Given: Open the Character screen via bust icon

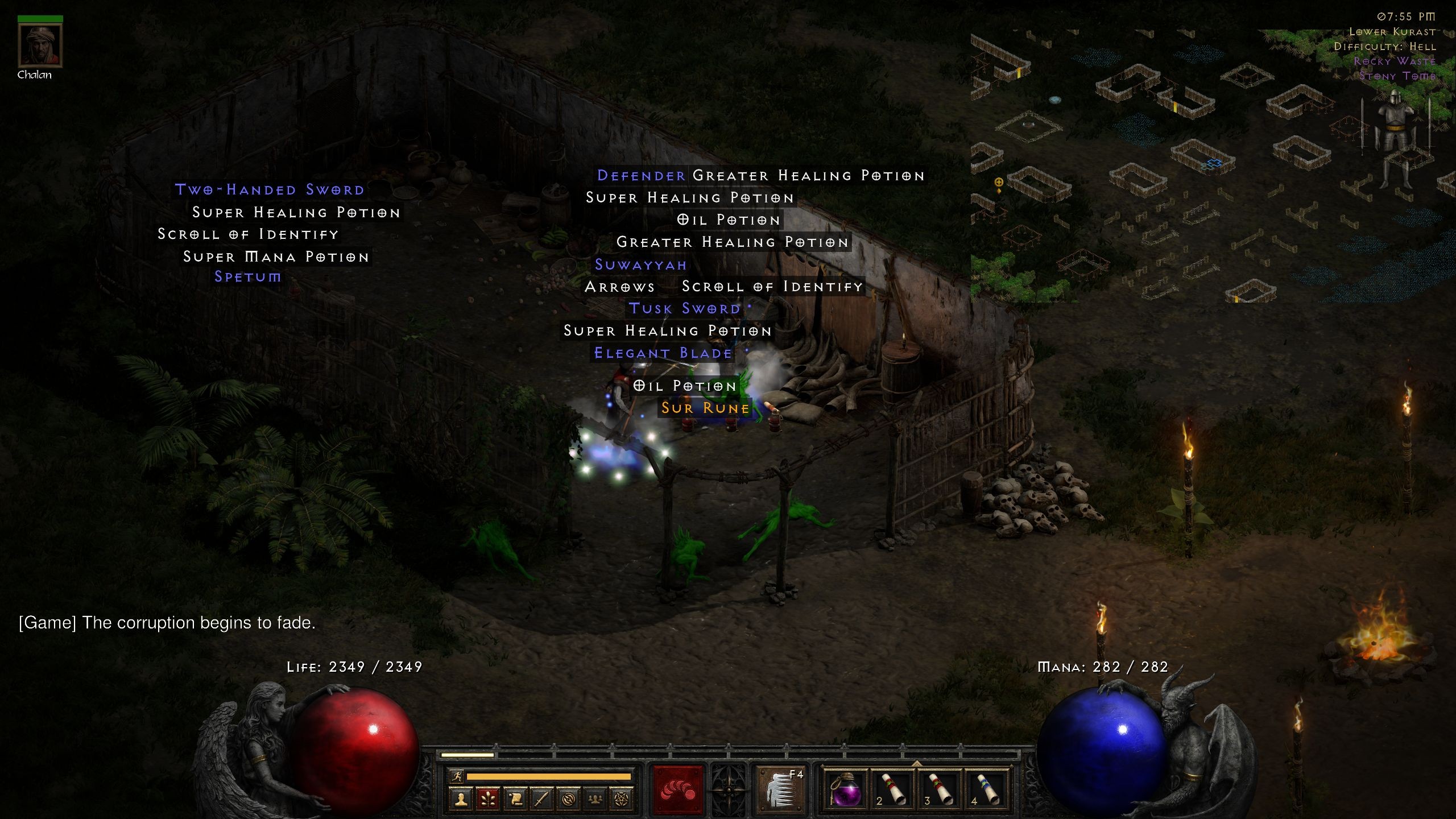Looking at the screenshot, I should 461,799.
